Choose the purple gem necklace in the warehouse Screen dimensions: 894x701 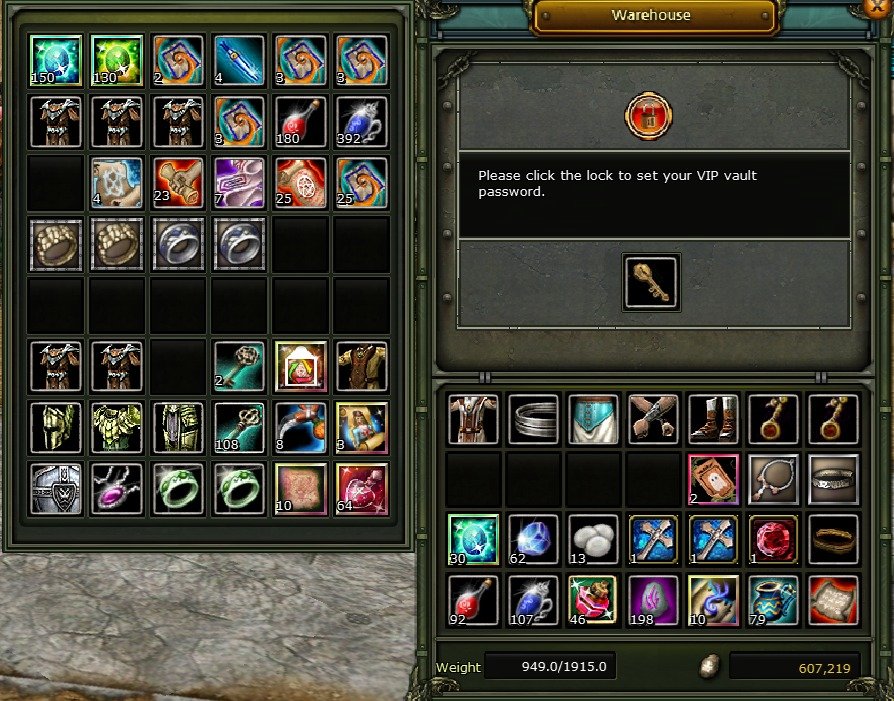click(116, 488)
